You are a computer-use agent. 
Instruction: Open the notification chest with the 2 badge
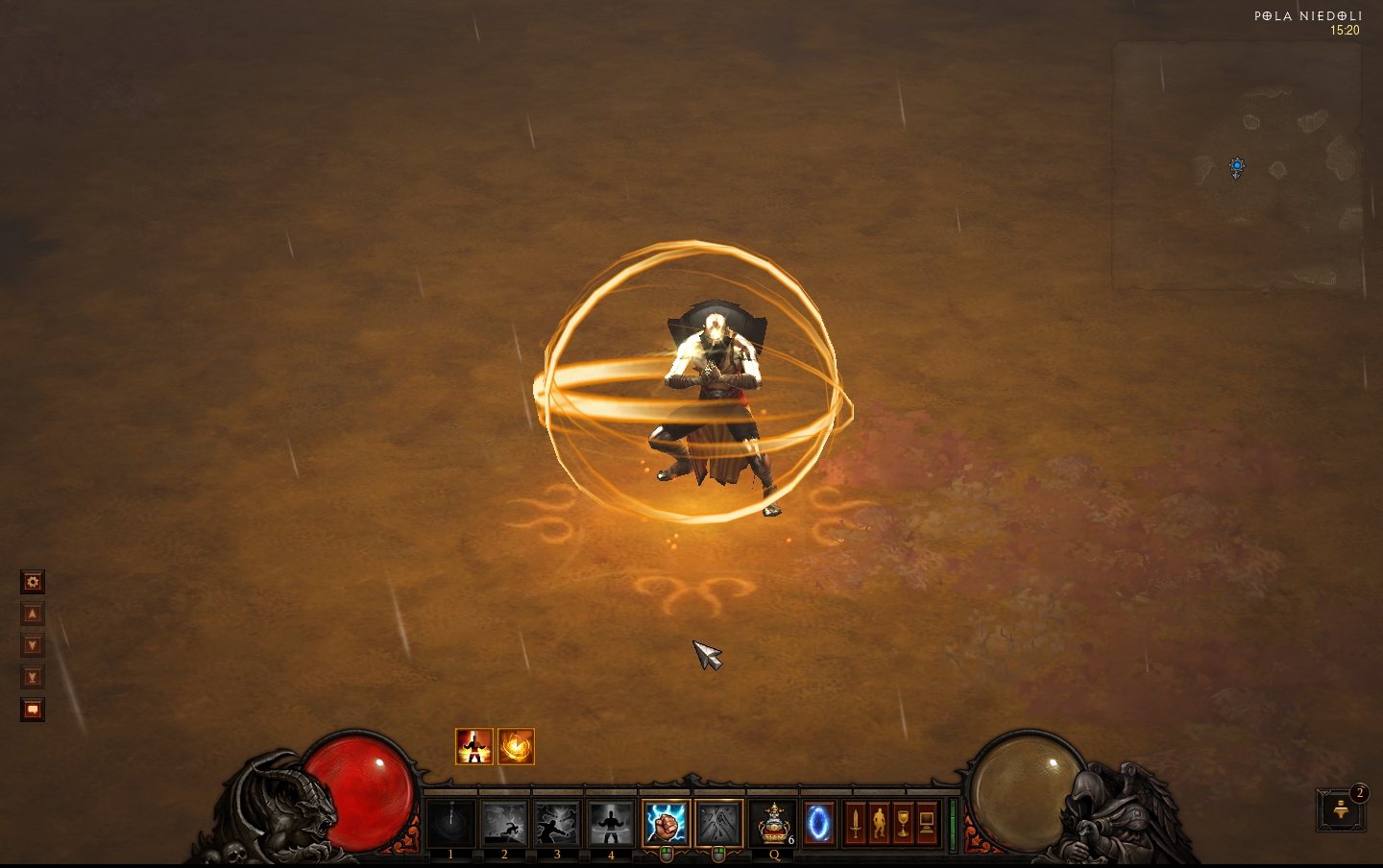[x=1341, y=811]
